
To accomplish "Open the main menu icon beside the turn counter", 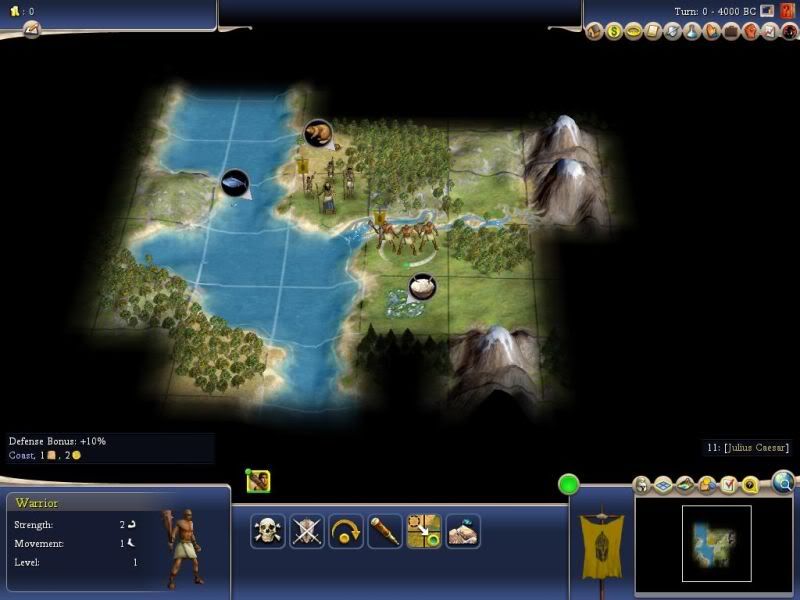I will pos(766,10).
